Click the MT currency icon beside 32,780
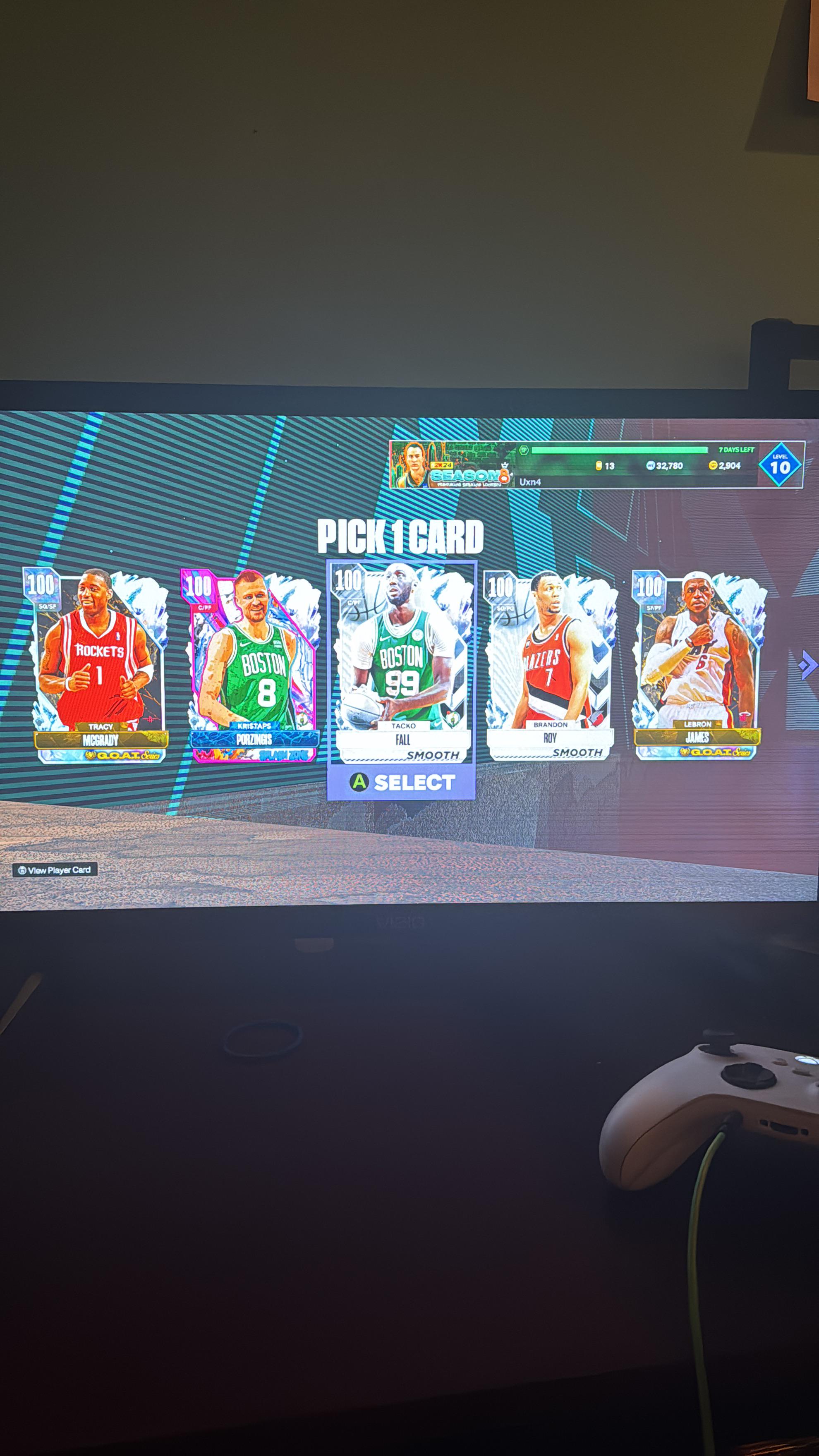The width and height of the screenshot is (819, 1456). (x=651, y=466)
